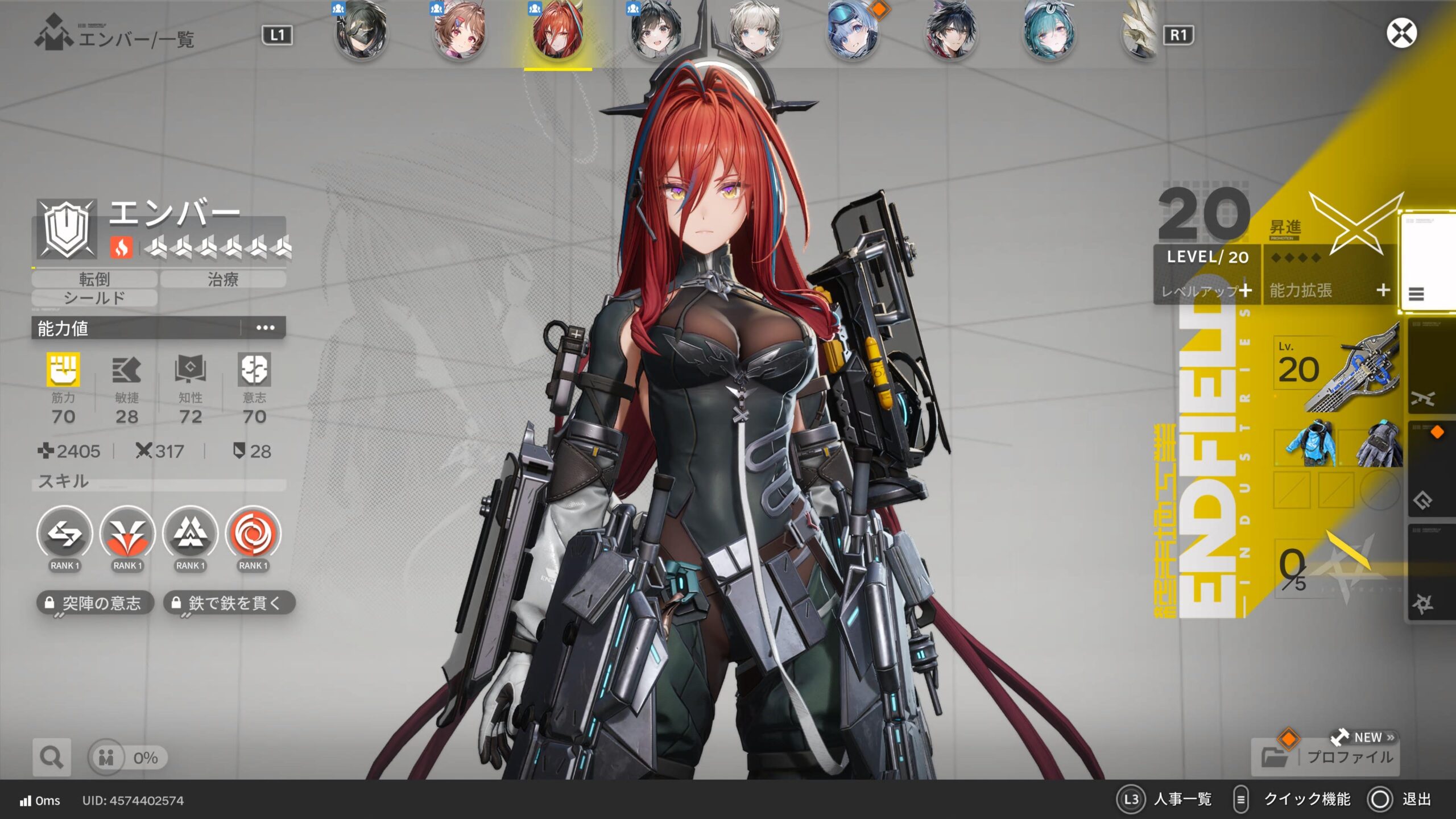Open the レベルアップ level up panel
Screen dimensions: 1456x819
pyautogui.click(x=1207, y=291)
